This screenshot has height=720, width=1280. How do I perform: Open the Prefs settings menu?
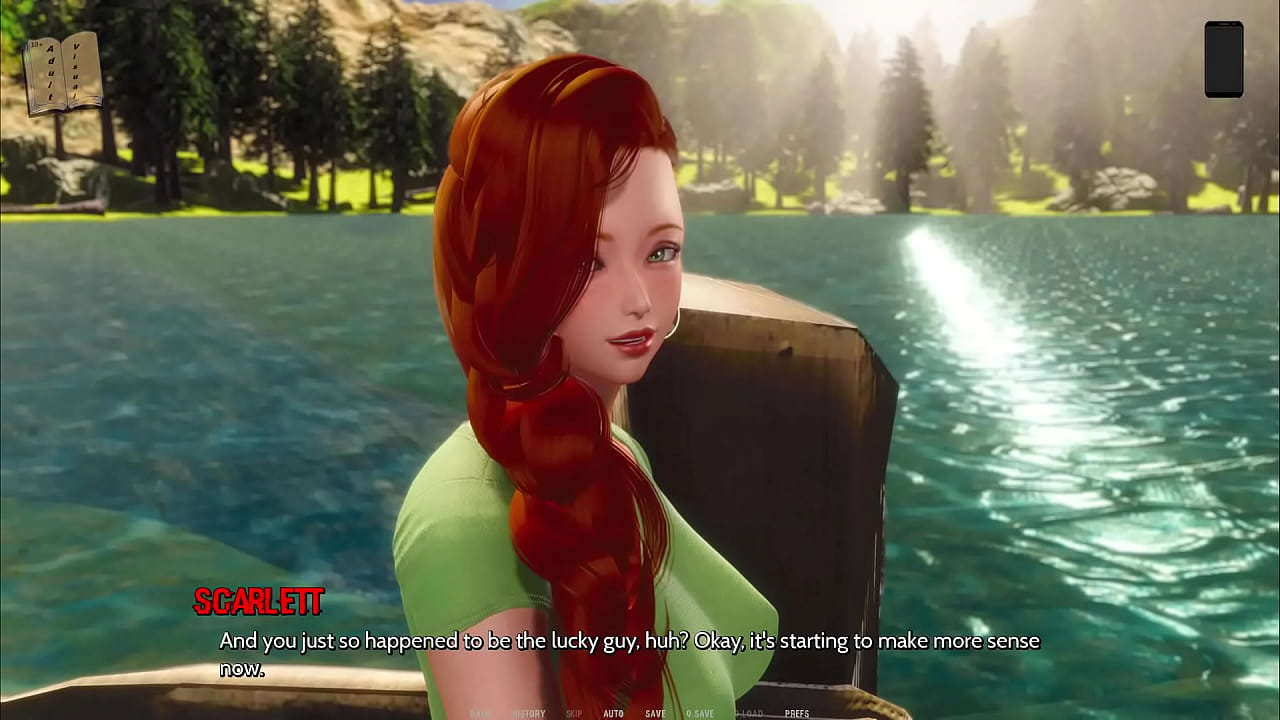pos(797,714)
